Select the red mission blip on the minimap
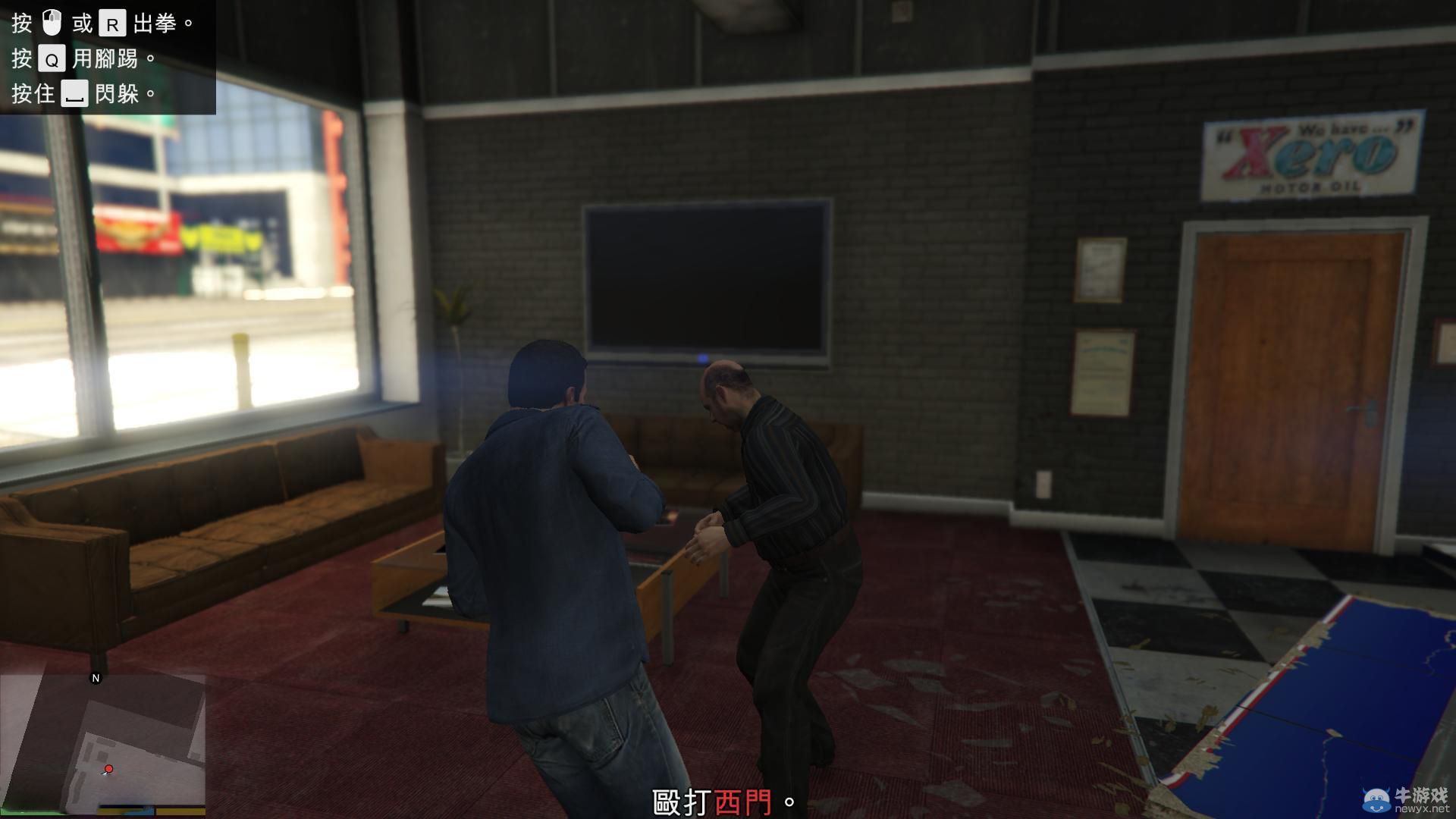Image resolution: width=1456 pixels, height=819 pixels. tap(108, 768)
